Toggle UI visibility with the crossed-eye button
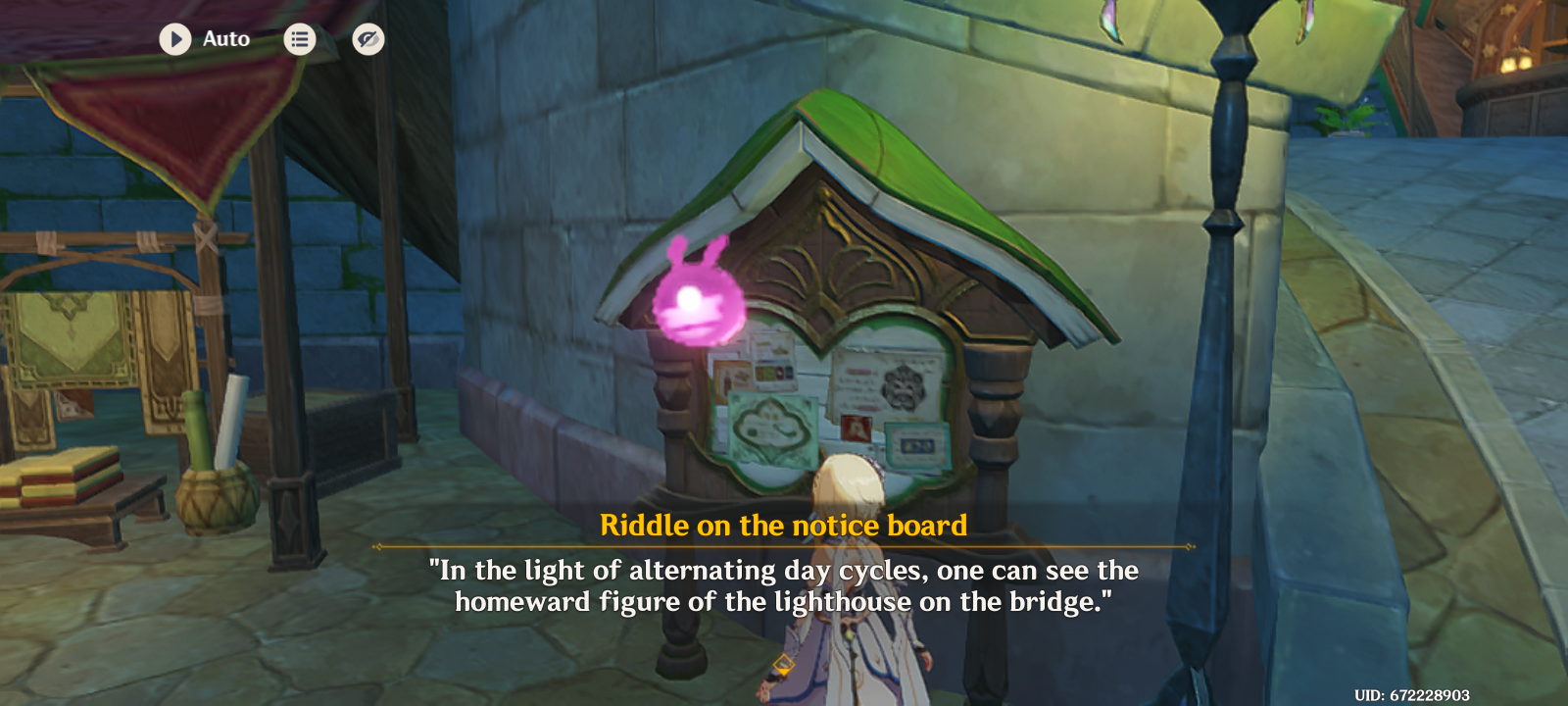Image resolution: width=1568 pixels, height=706 pixels. click(x=367, y=39)
